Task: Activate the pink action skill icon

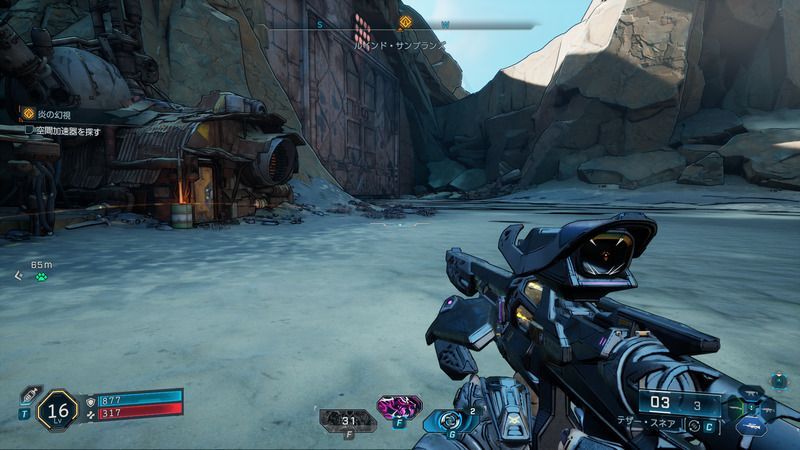Action: tap(398, 407)
